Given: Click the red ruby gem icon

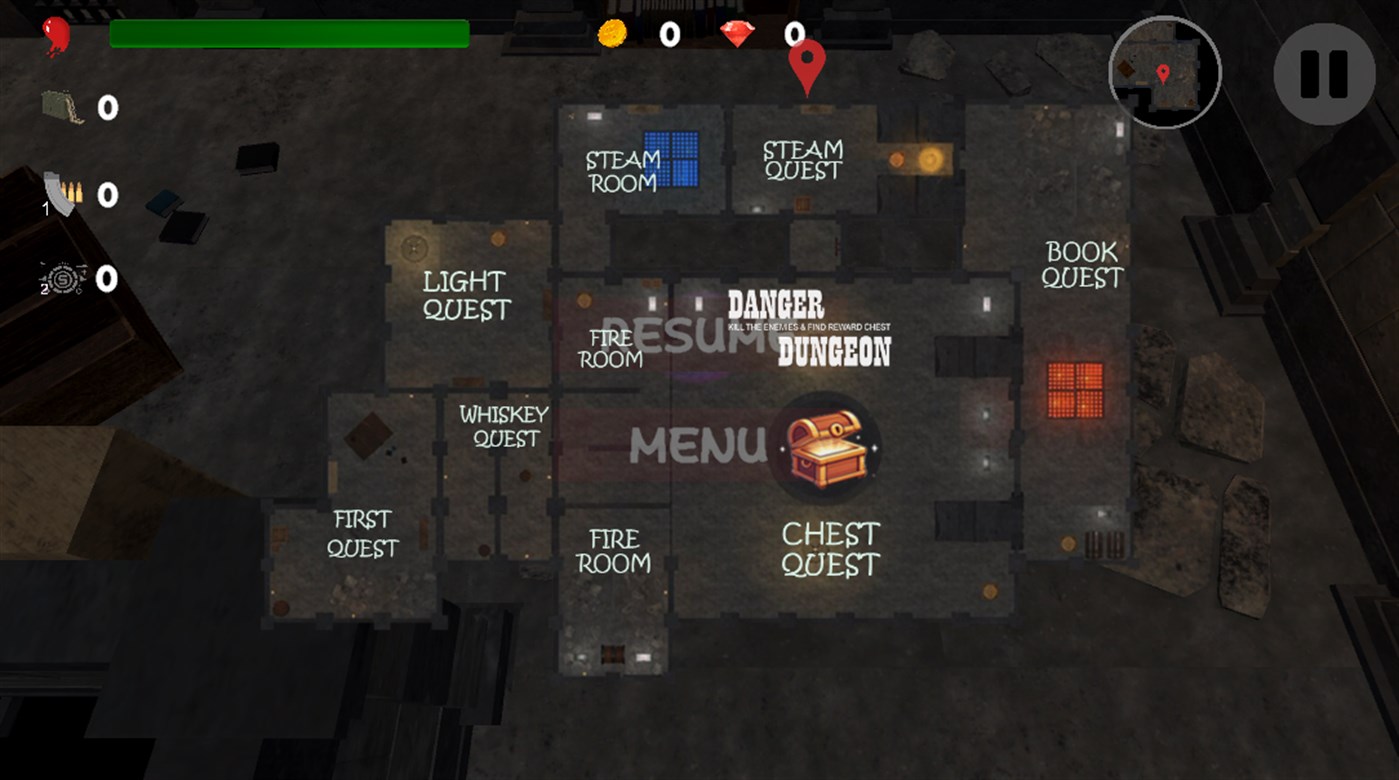Looking at the screenshot, I should click(x=737, y=33).
